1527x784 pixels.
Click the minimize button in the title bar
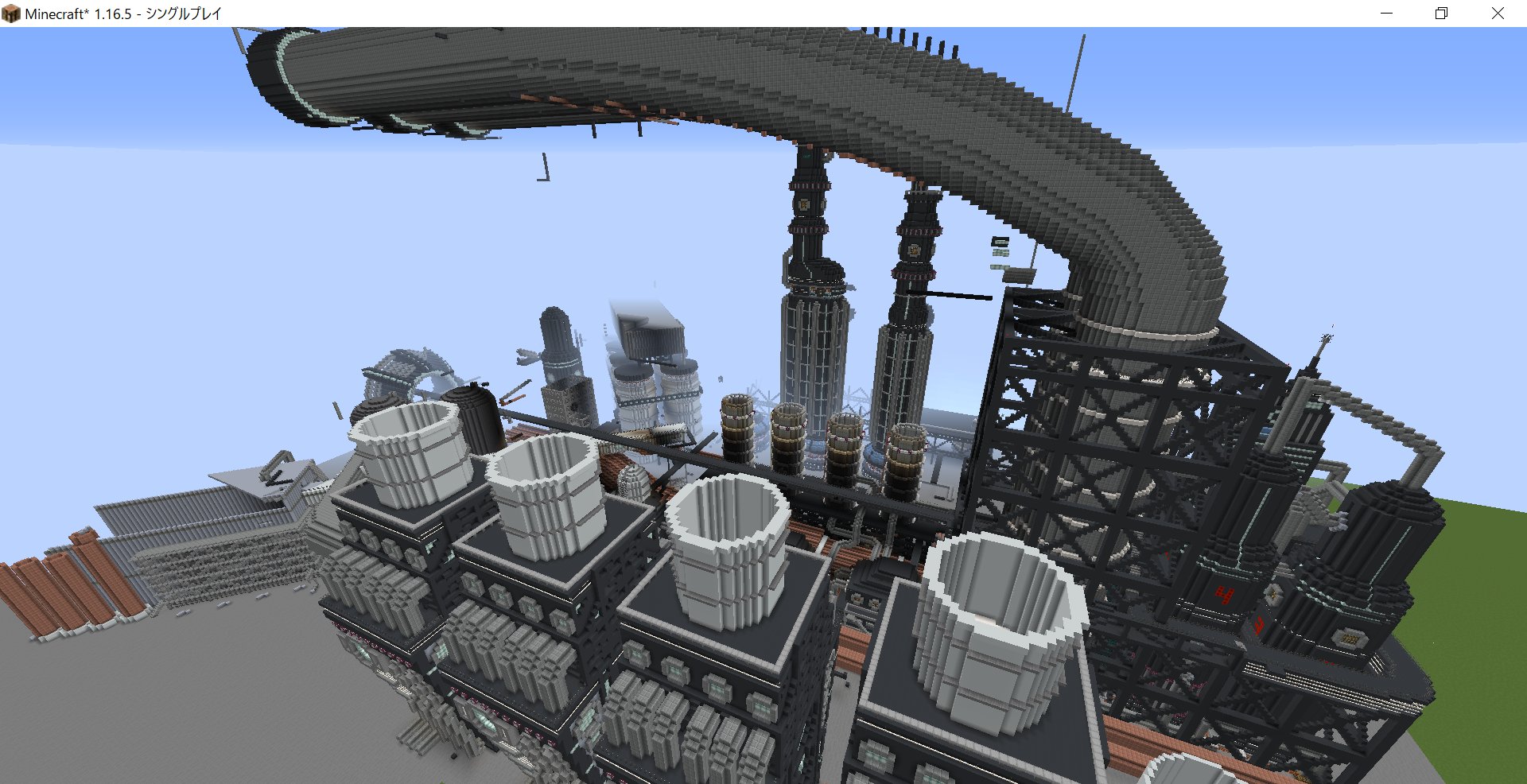pyautogui.click(x=1388, y=13)
